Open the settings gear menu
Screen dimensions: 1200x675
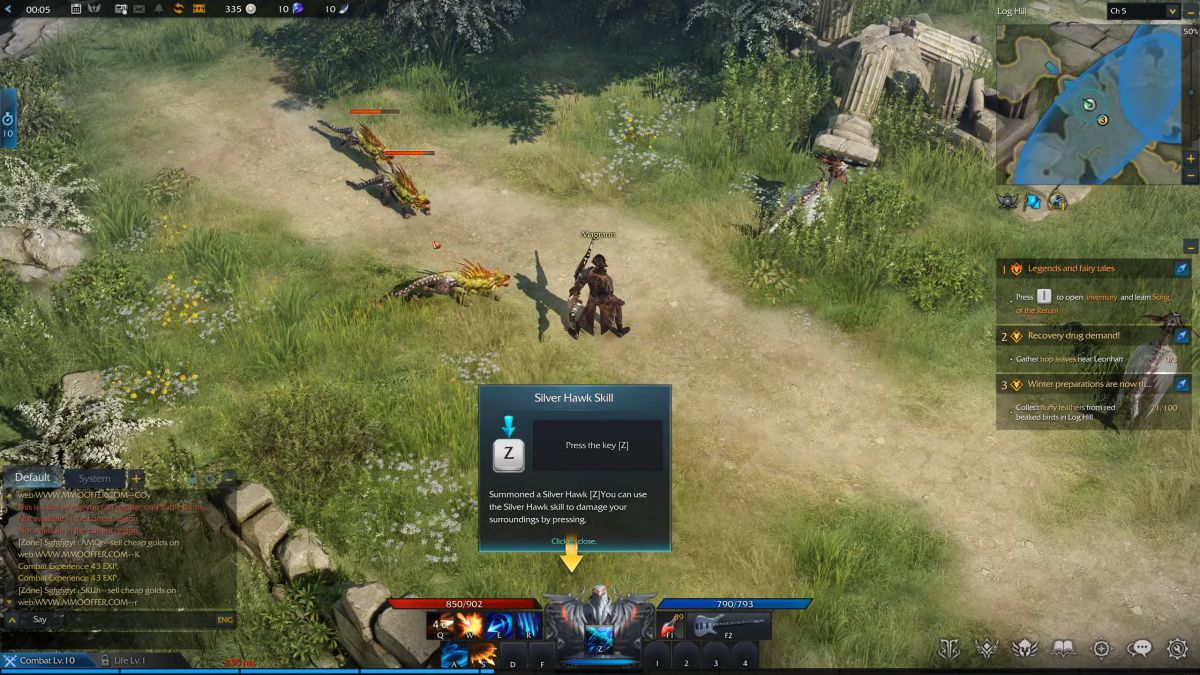point(1178,649)
